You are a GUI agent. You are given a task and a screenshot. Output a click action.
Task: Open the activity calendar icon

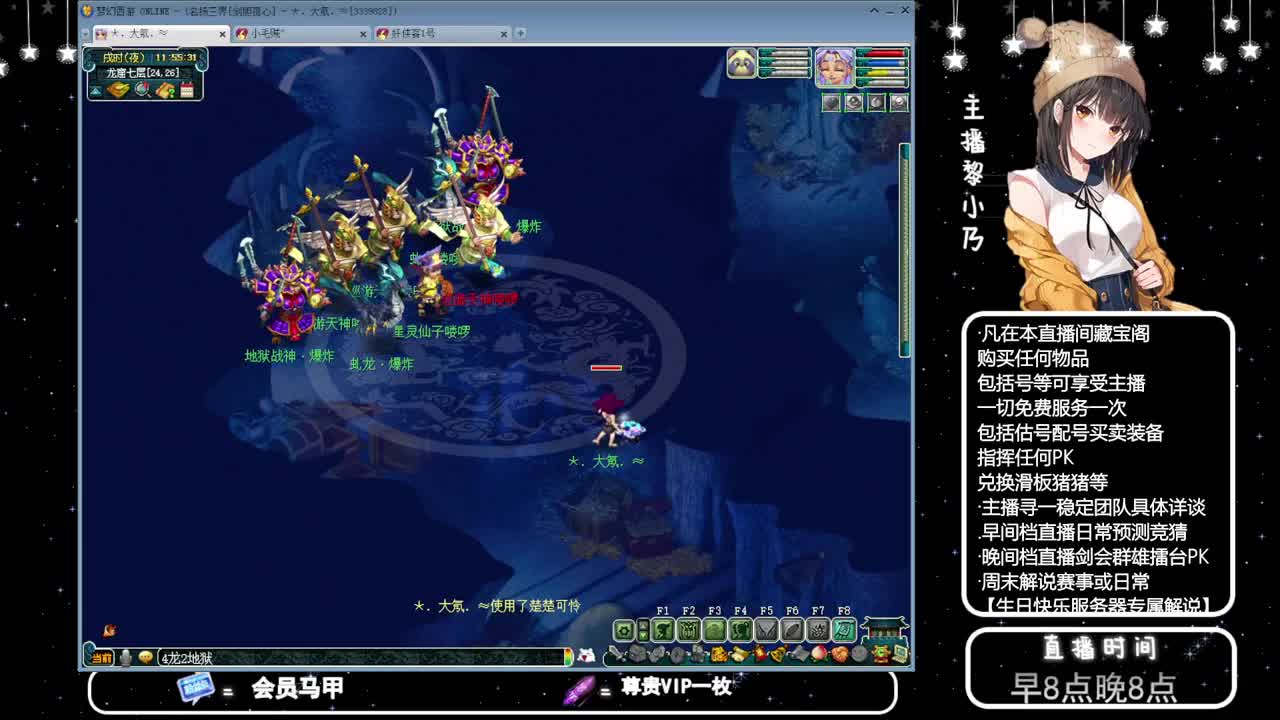[x=187, y=90]
